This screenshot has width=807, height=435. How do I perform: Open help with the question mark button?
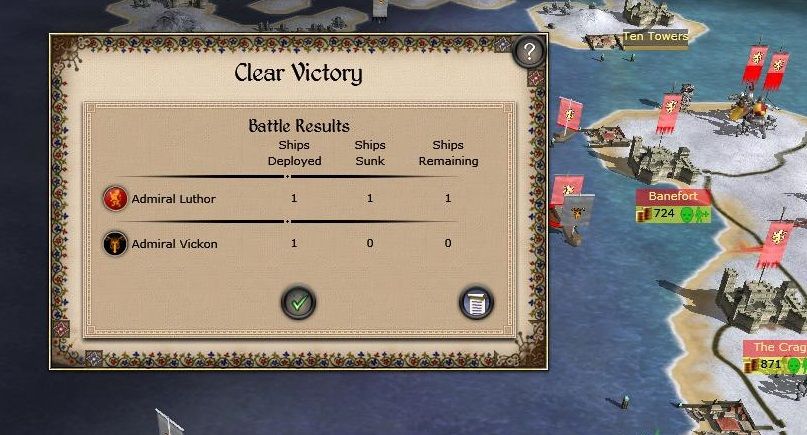[530, 51]
